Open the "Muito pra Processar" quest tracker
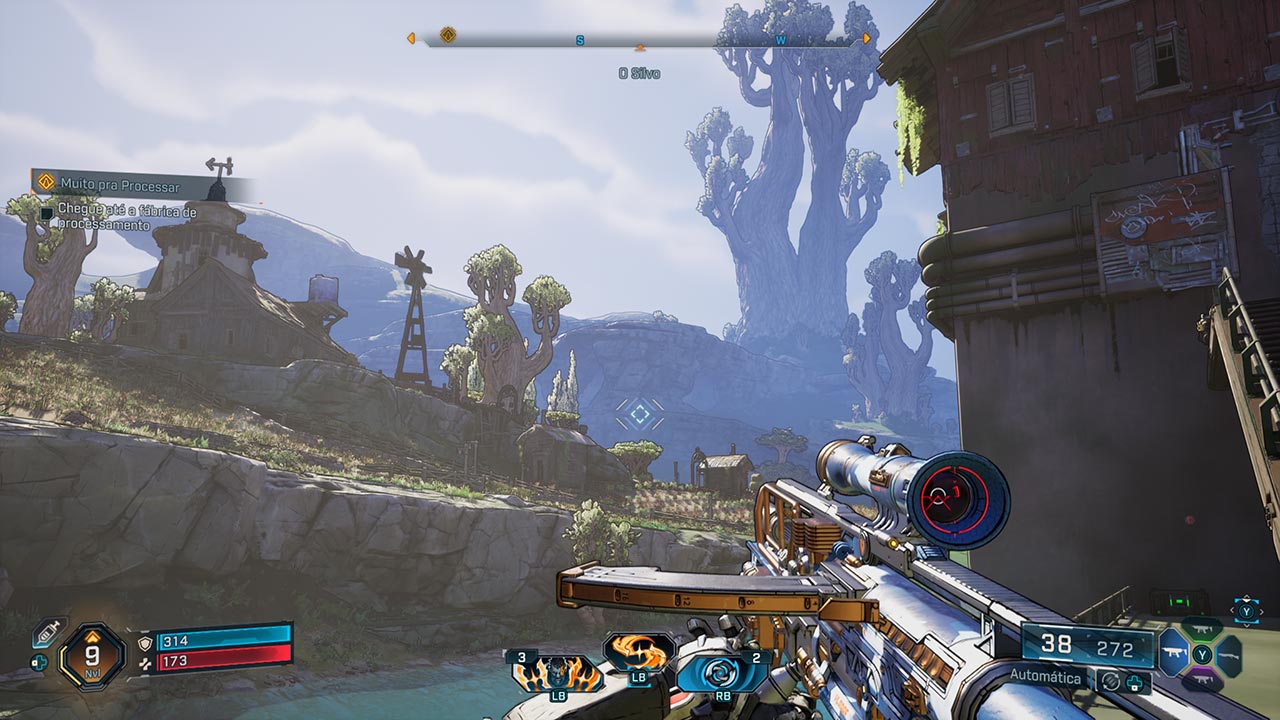The height and width of the screenshot is (720, 1280). pos(120,184)
